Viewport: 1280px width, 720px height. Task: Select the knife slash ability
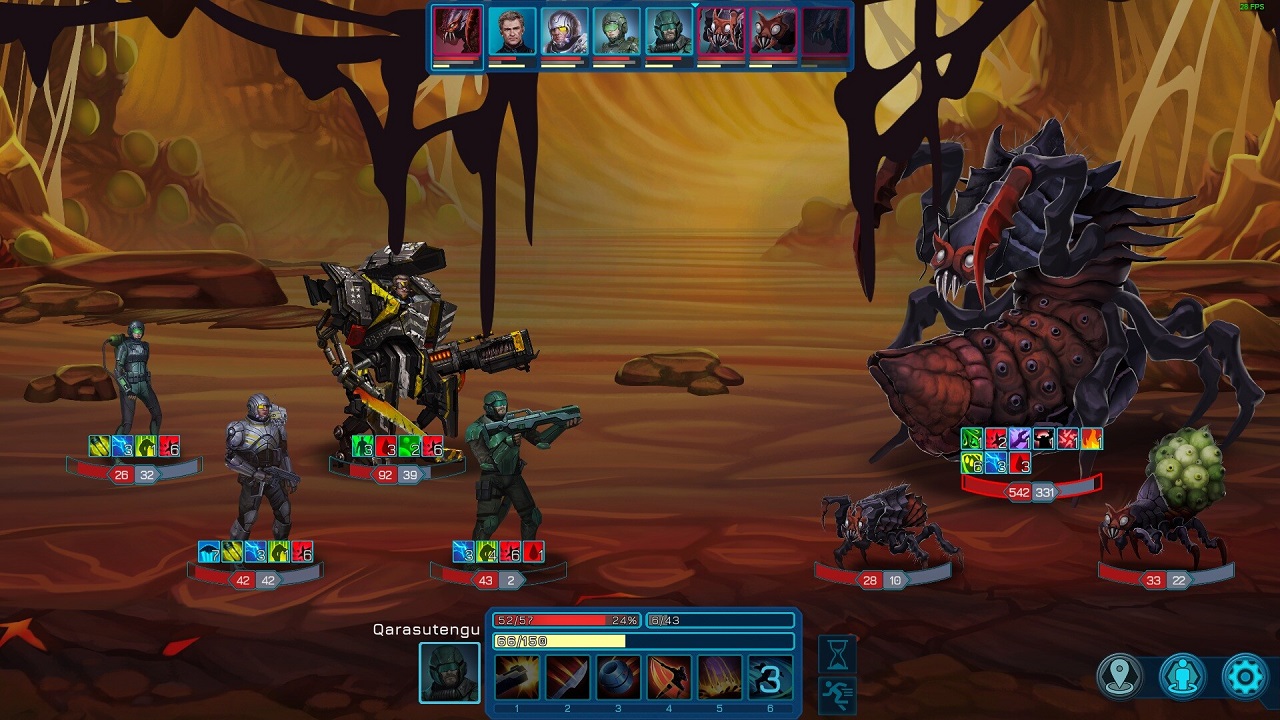[x=567, y=678]
